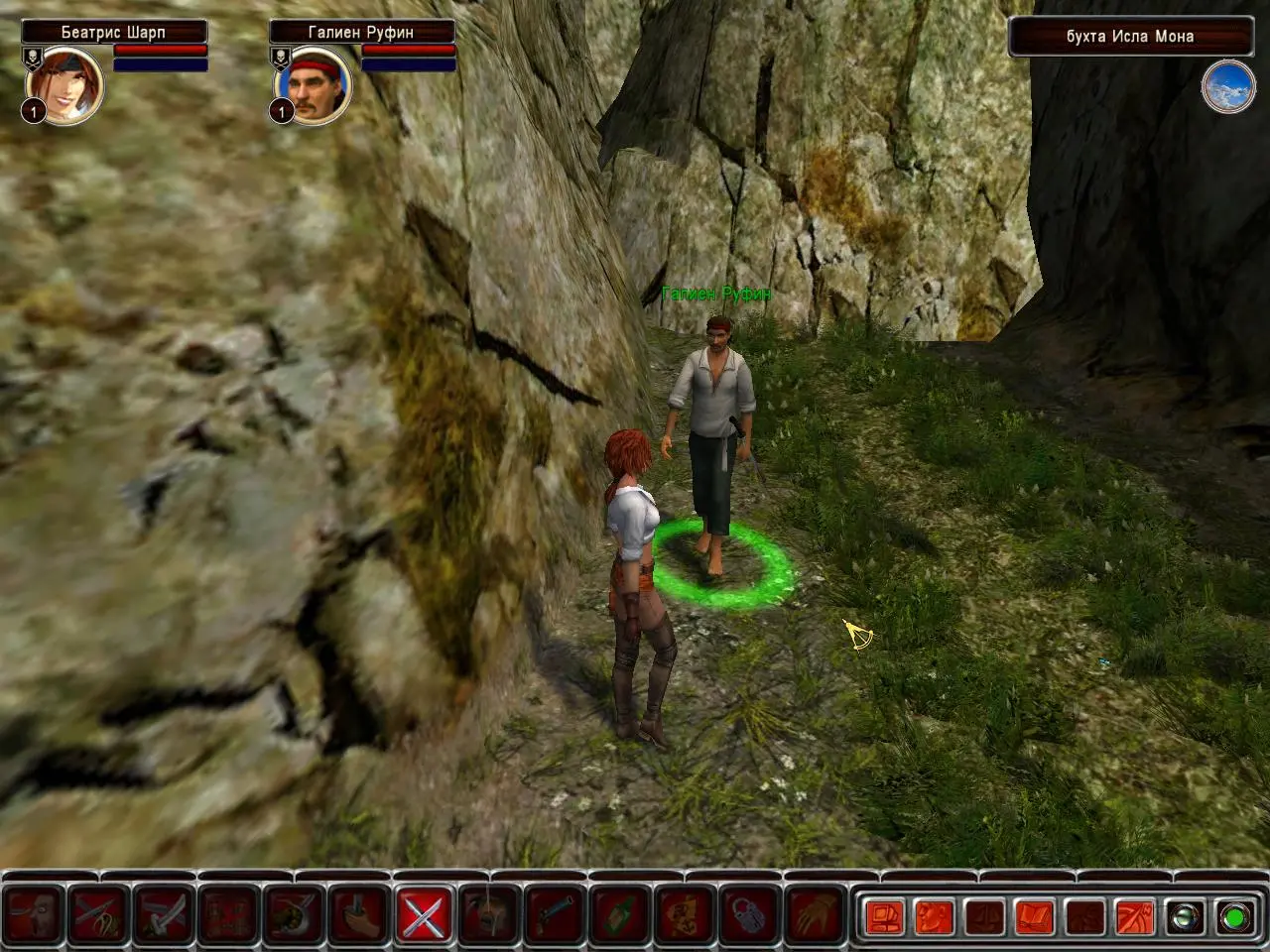
Task: Select the green bottle item slot
Action: (621, 914)
